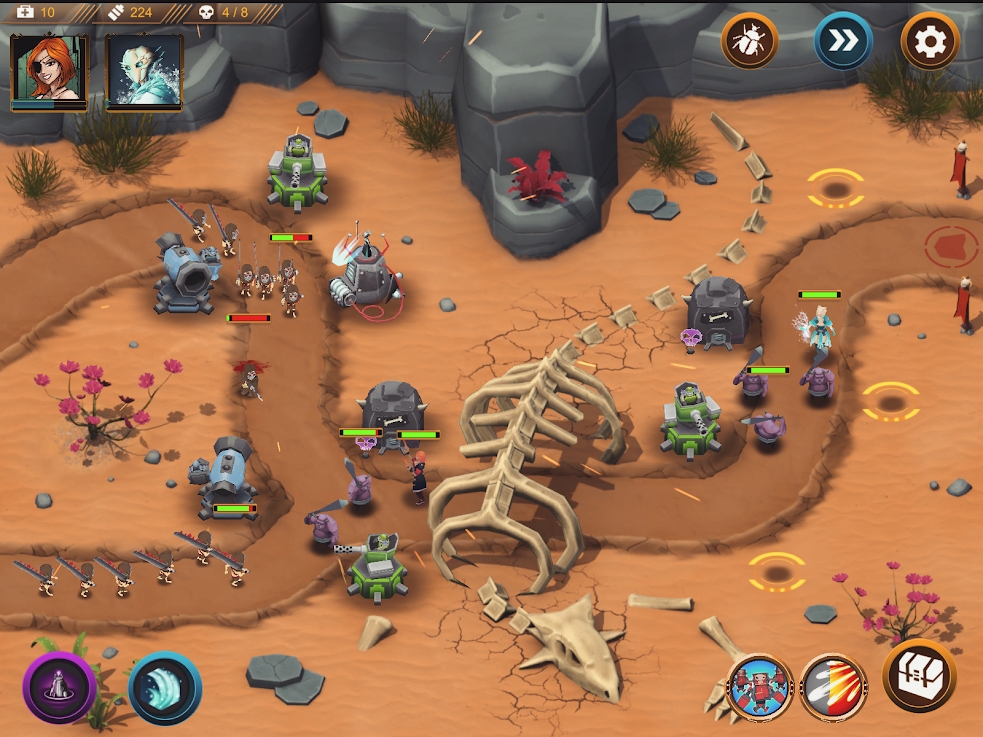Open the gear settings menu
Image resolution: width=983 pixels, height=737 pixels.
coord(929,41)
